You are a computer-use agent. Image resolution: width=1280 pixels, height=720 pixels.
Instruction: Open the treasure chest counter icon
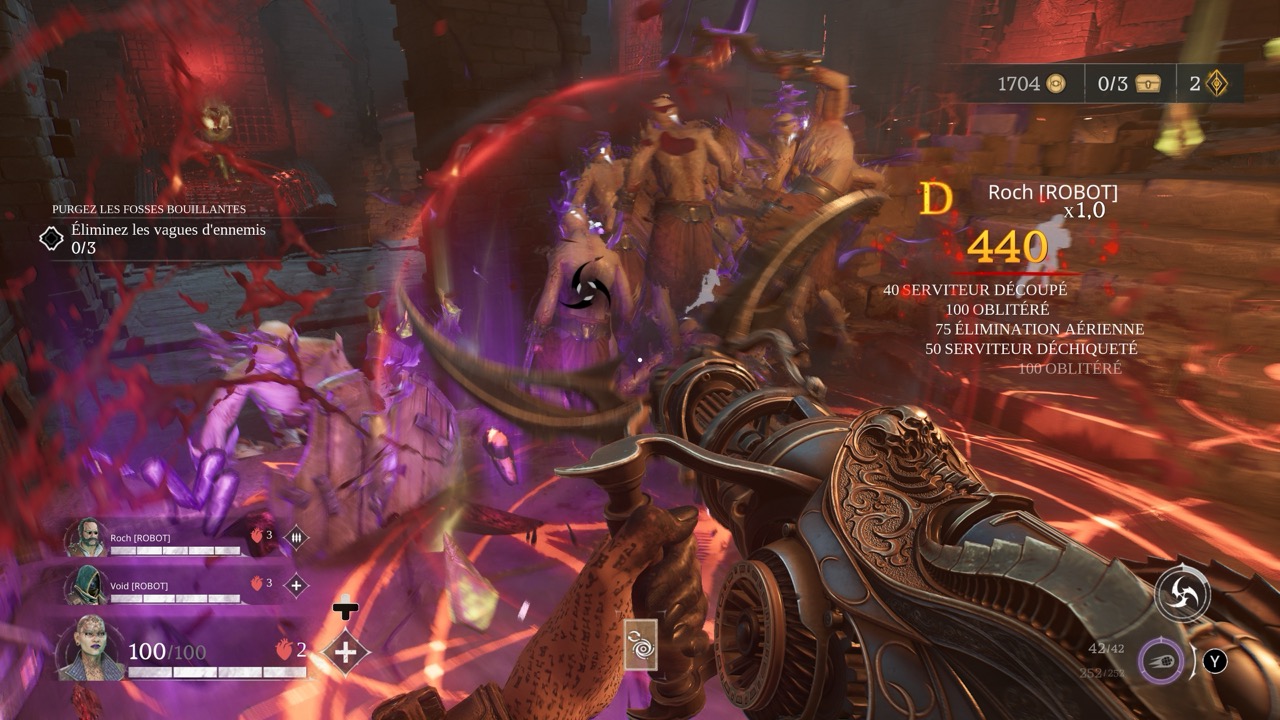1148,84
